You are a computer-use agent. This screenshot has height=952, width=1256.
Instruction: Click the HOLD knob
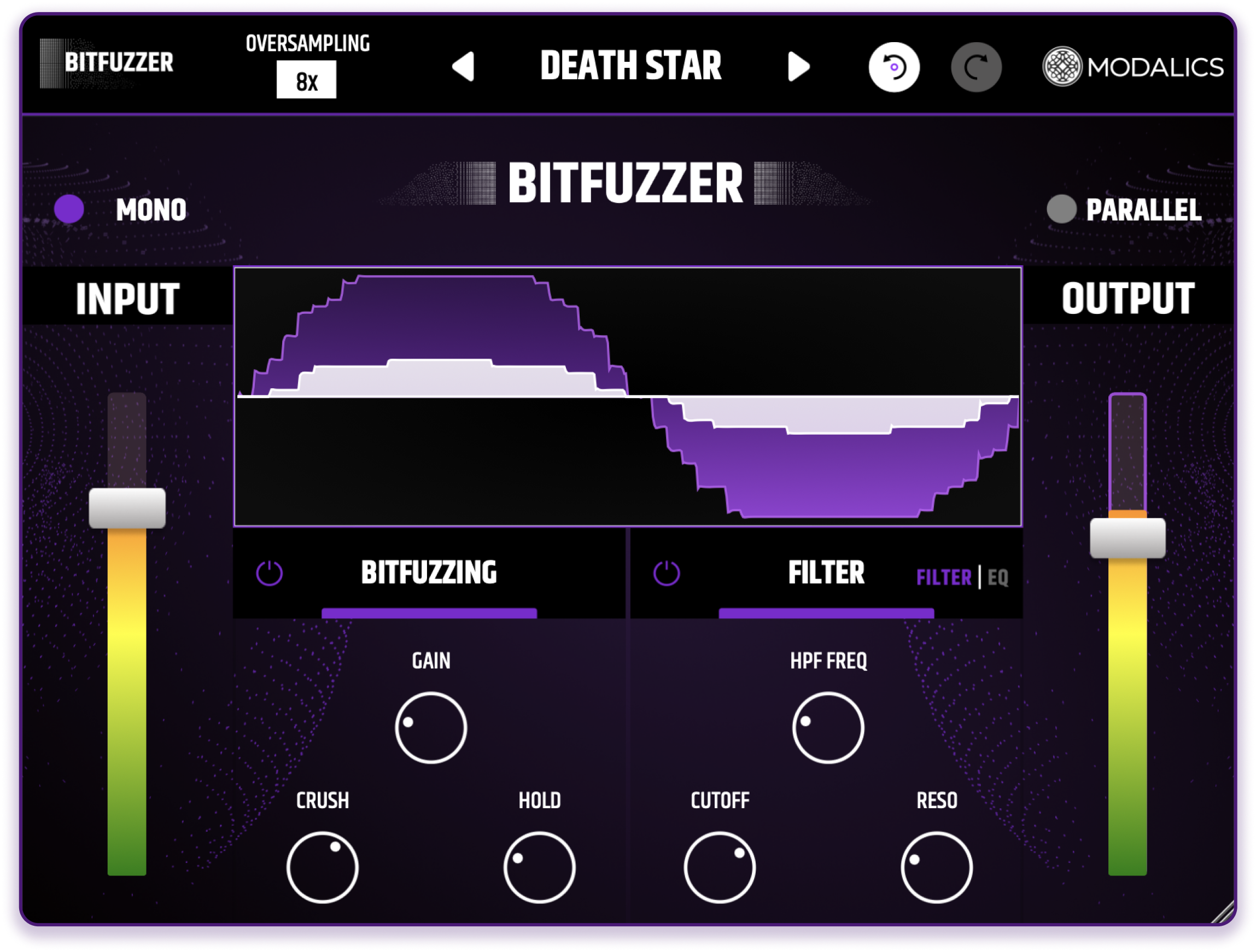coord(540,868)
